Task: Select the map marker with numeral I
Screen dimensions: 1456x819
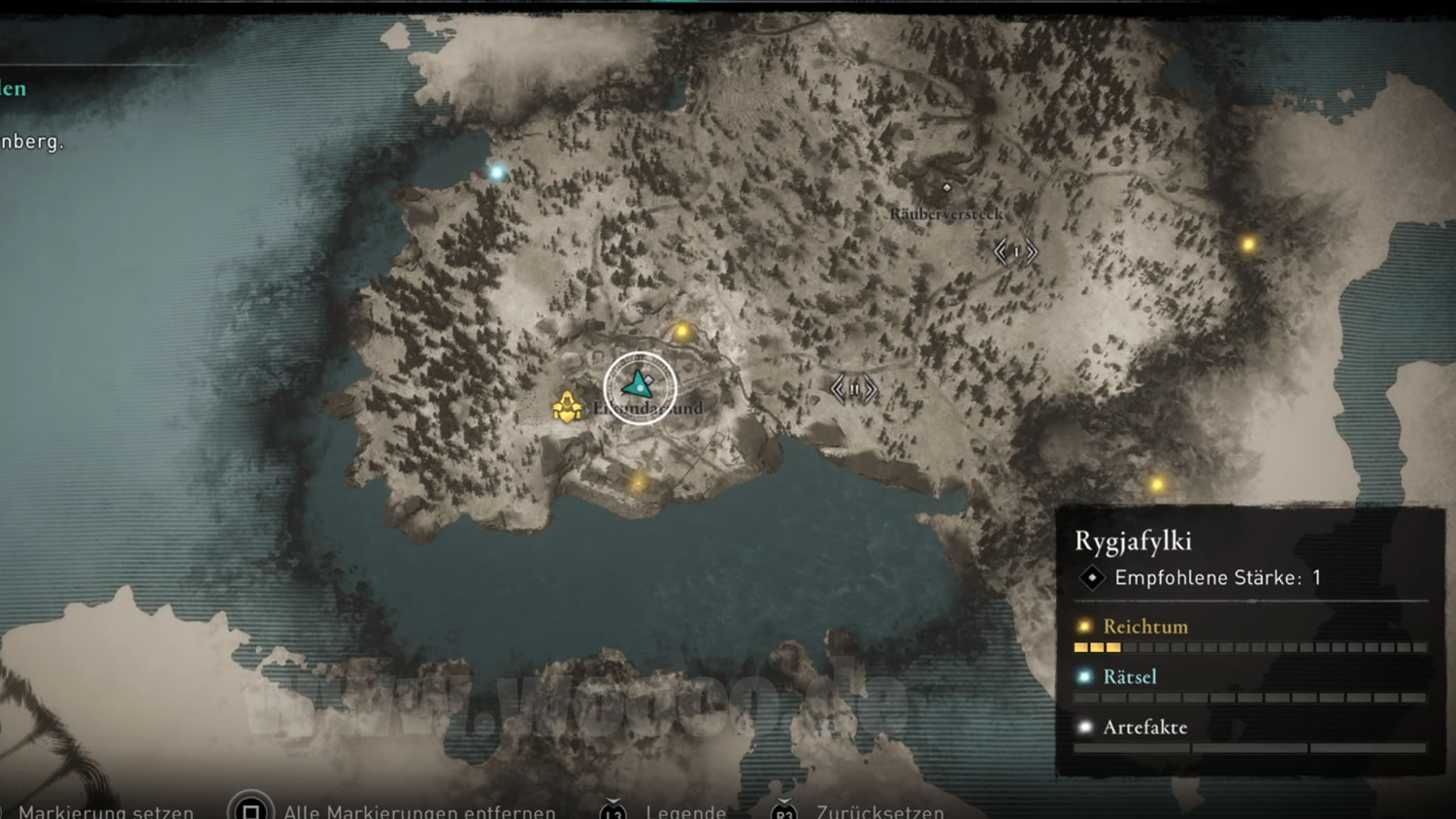Action: pos(1015,252)
